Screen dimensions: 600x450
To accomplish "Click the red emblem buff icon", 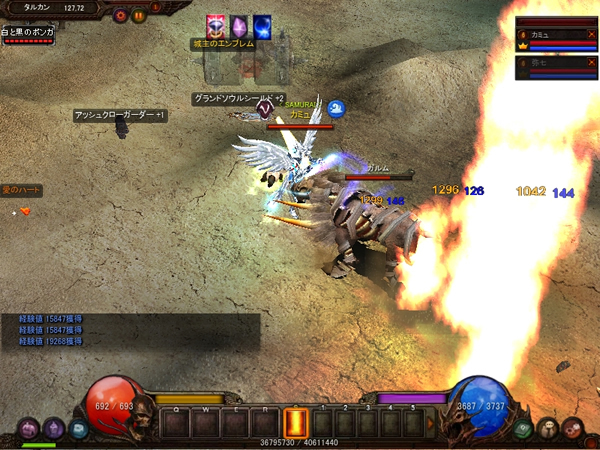I will [217, 27].
